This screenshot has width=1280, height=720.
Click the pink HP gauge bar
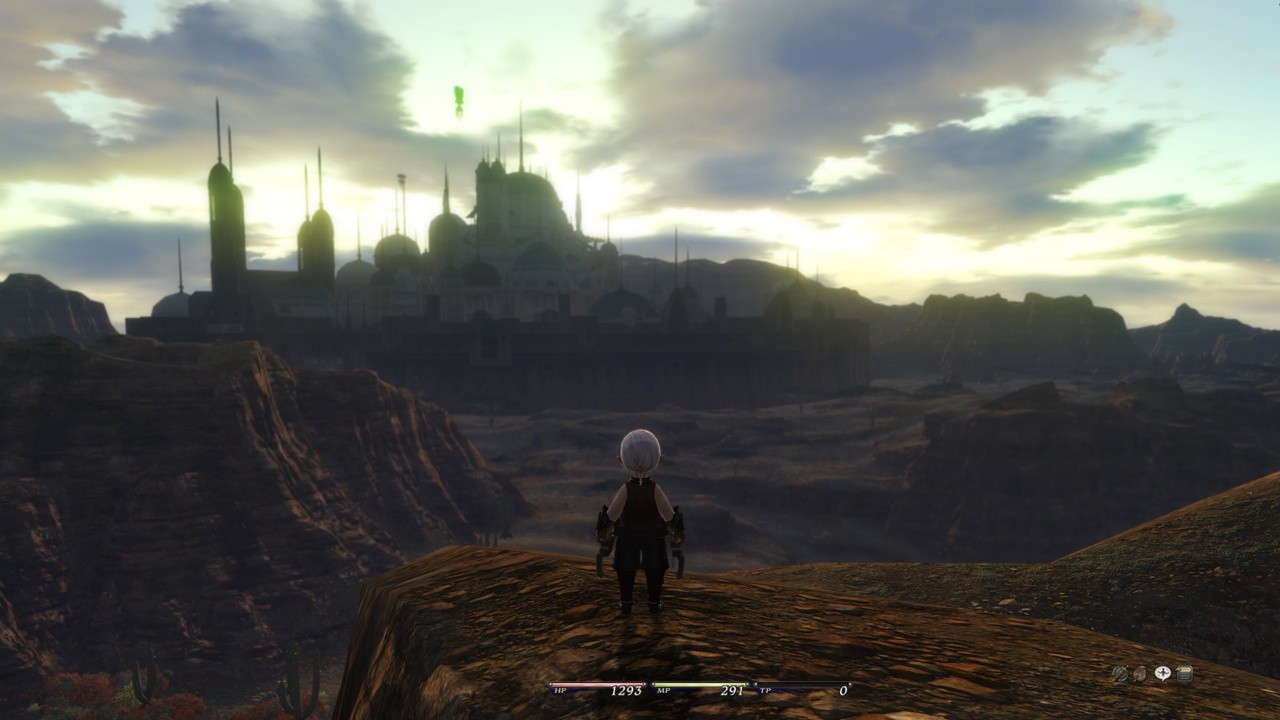pyautogui.click(x=595, y=684)
